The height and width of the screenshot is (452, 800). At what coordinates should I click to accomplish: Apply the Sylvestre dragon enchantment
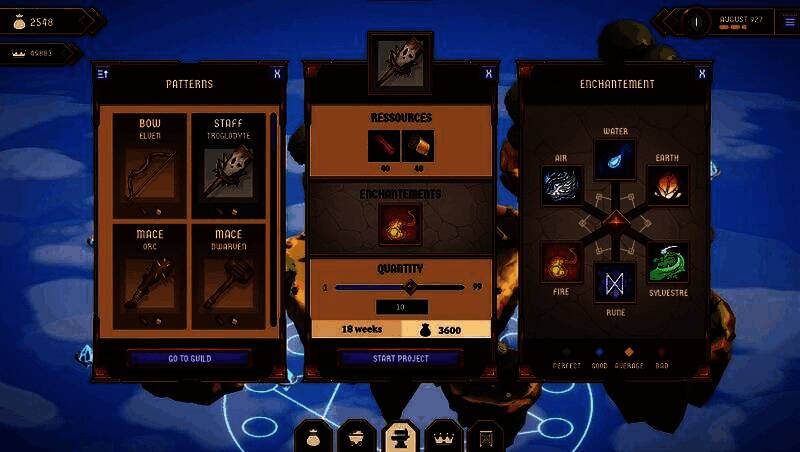tap(668, 263)
